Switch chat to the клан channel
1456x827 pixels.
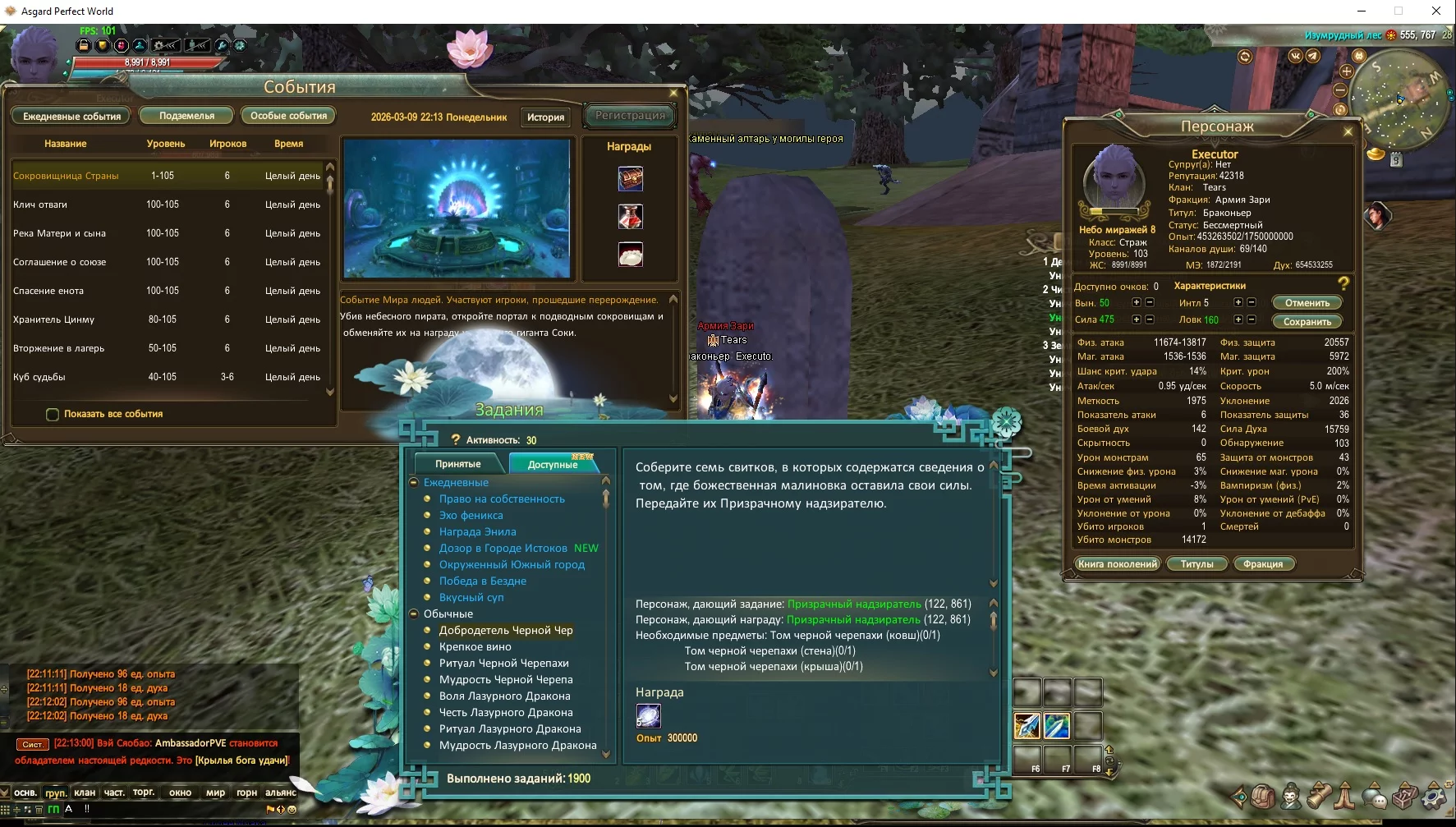point(85,793)
